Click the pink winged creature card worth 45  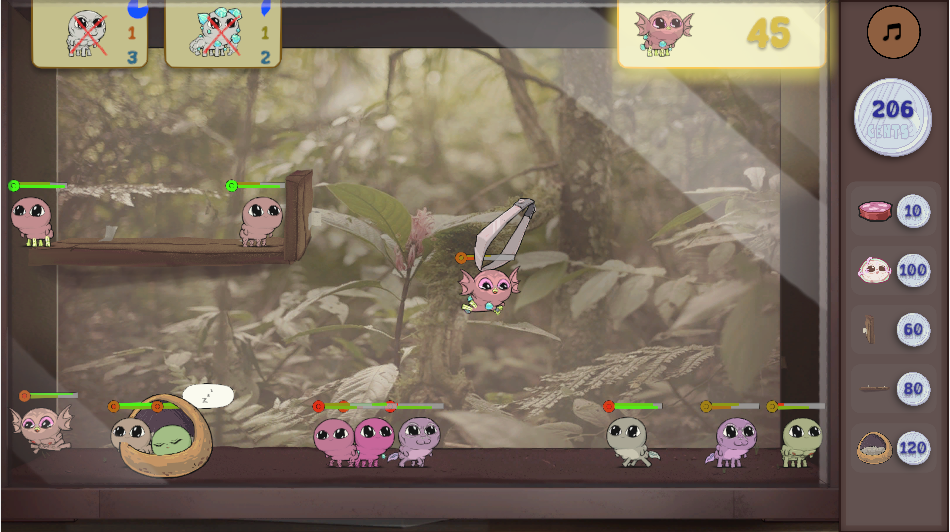(x=721, y=33)
